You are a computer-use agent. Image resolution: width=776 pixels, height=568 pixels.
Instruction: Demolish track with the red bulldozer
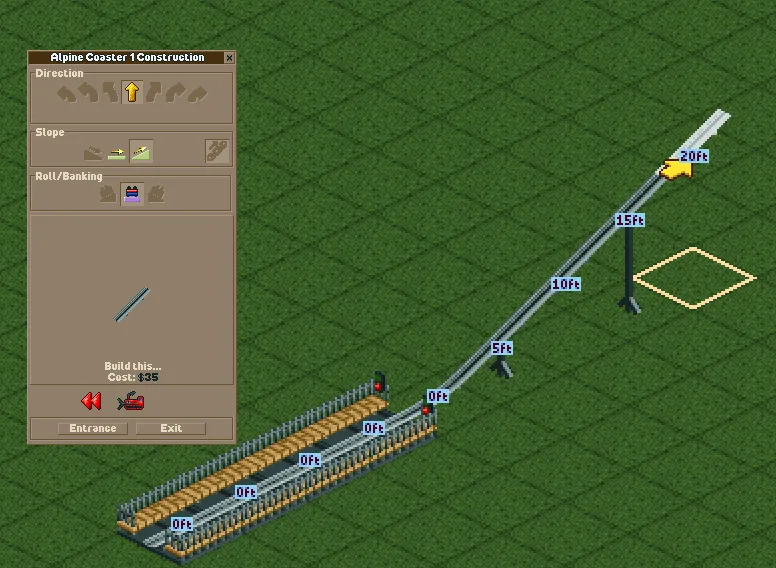[131, 402]
